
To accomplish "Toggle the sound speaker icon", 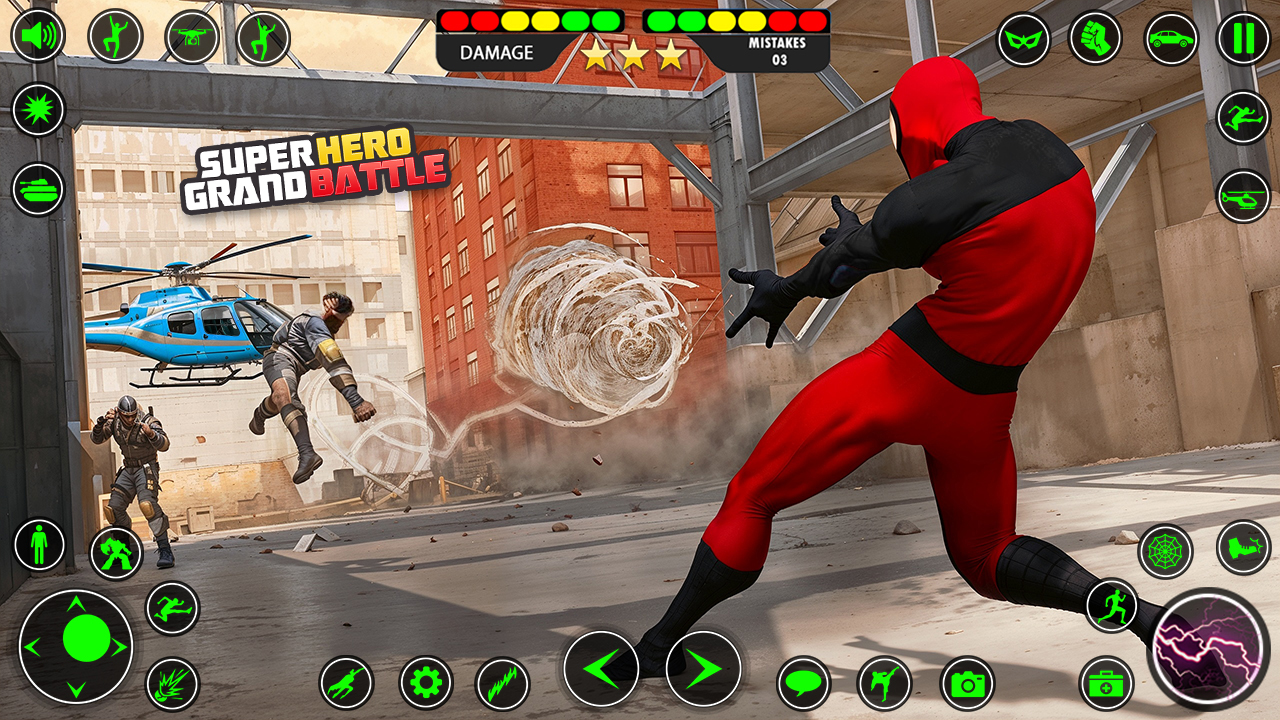I will [x=38, y=36].
